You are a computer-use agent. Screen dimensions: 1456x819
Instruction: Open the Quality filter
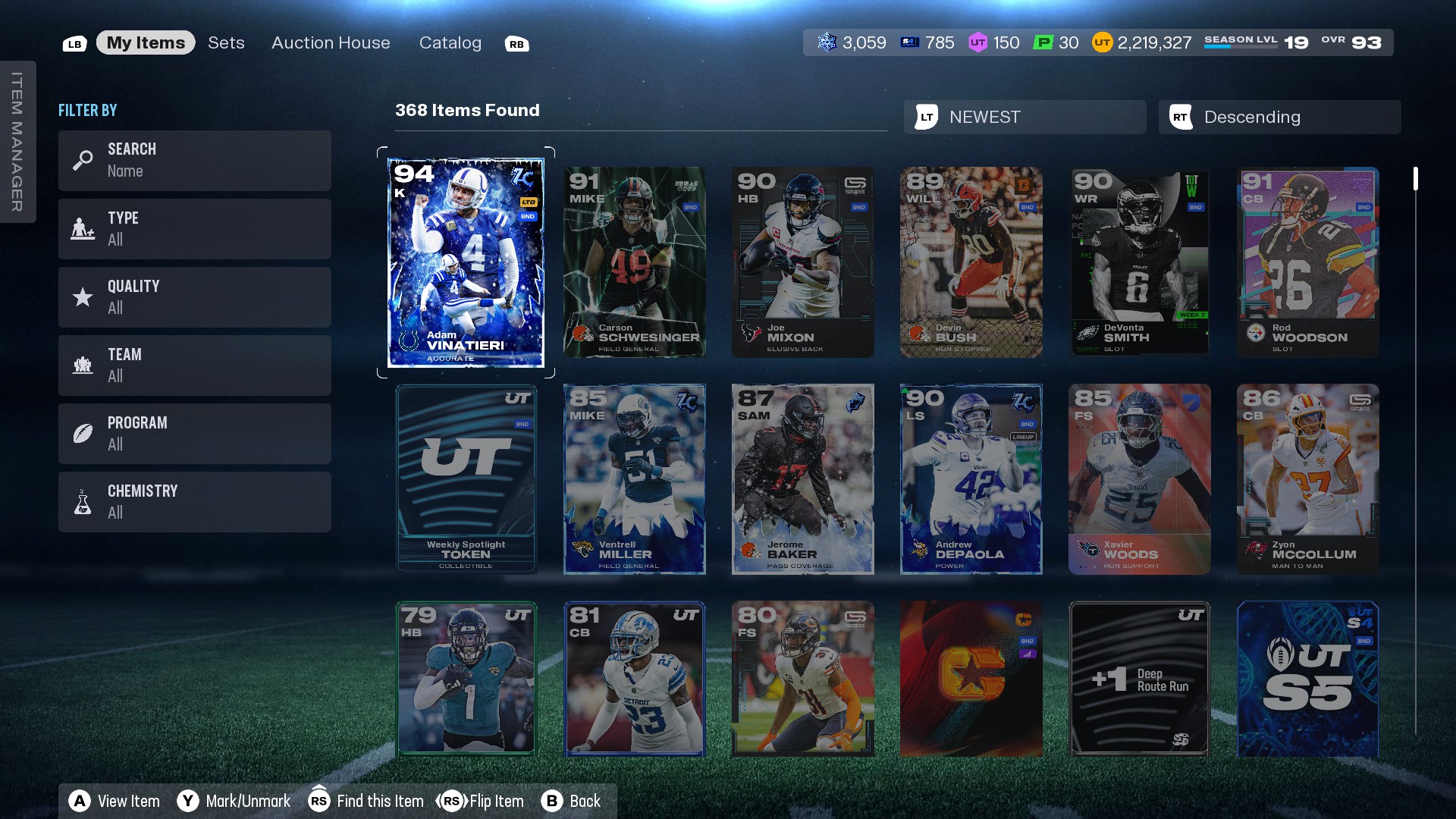coord(194,297)
